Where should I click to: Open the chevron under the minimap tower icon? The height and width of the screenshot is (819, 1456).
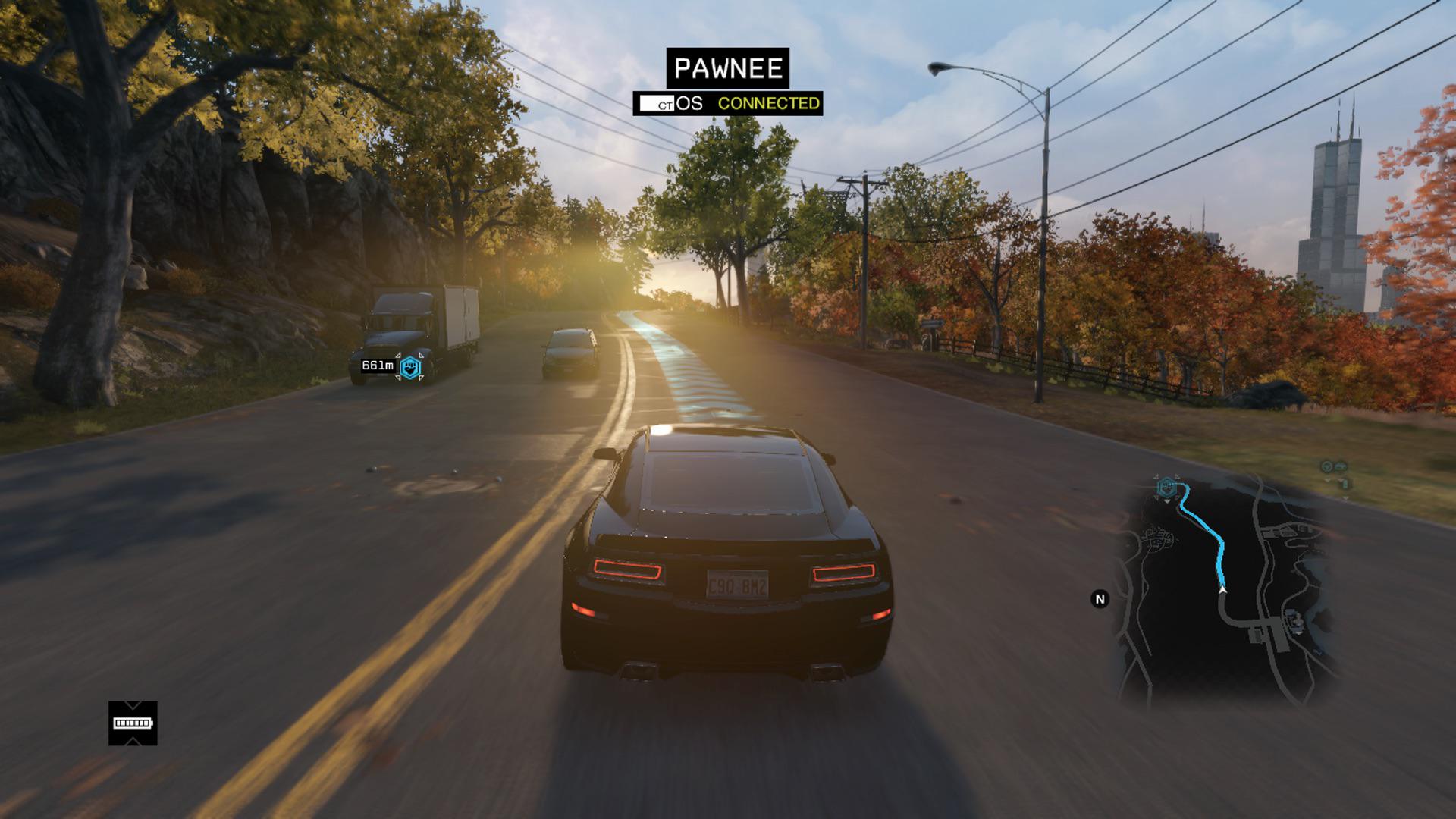1167,500
